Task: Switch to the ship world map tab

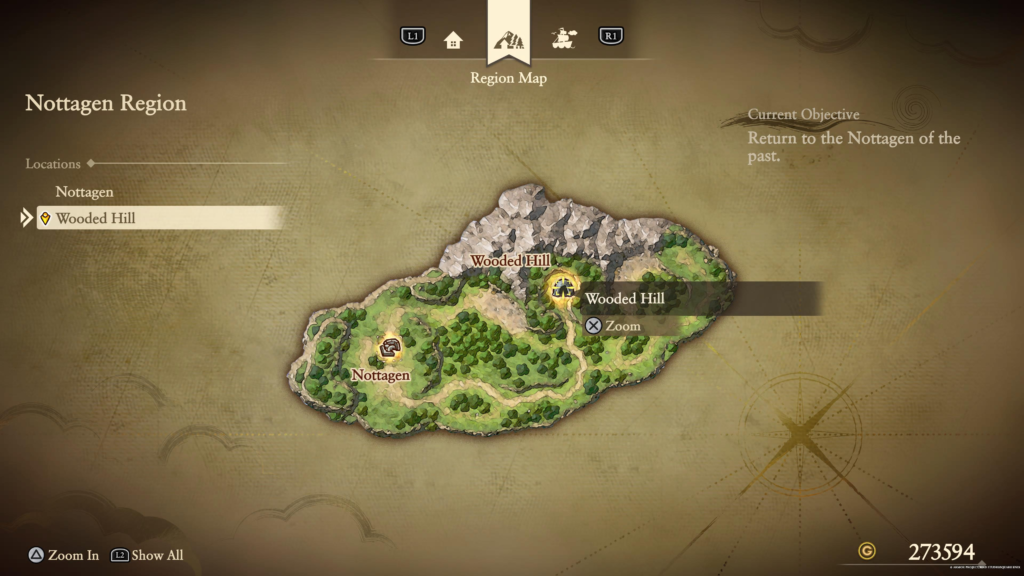Action: coord(565,39)
